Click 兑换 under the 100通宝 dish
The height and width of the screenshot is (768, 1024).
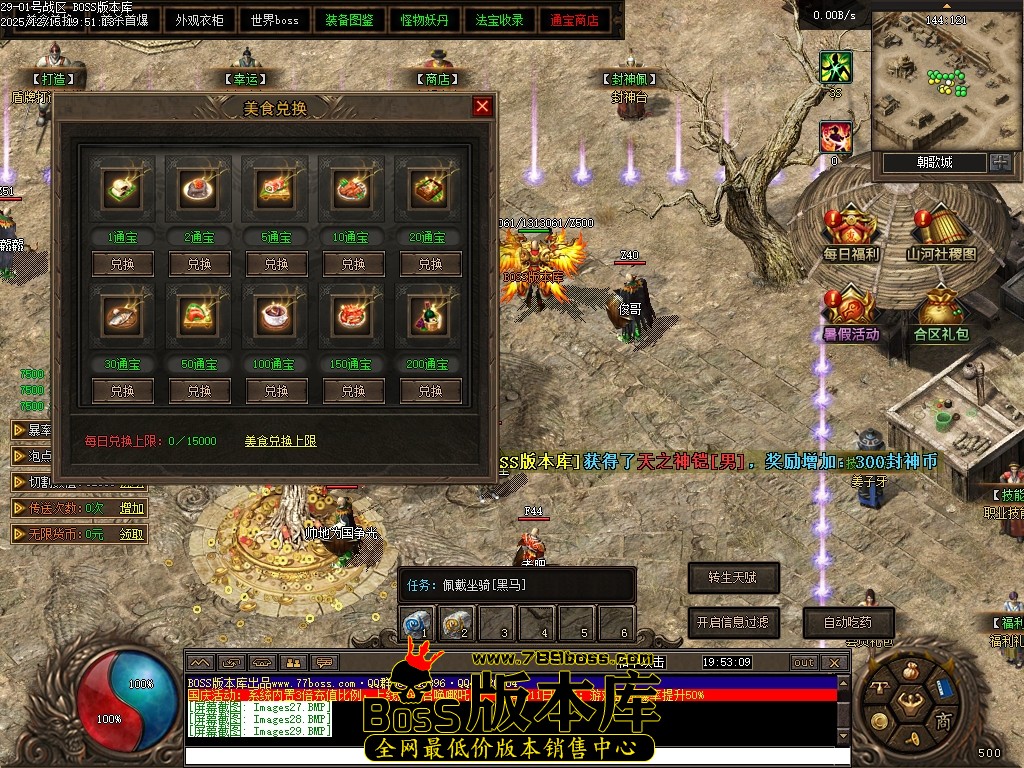tap(277, 390)
